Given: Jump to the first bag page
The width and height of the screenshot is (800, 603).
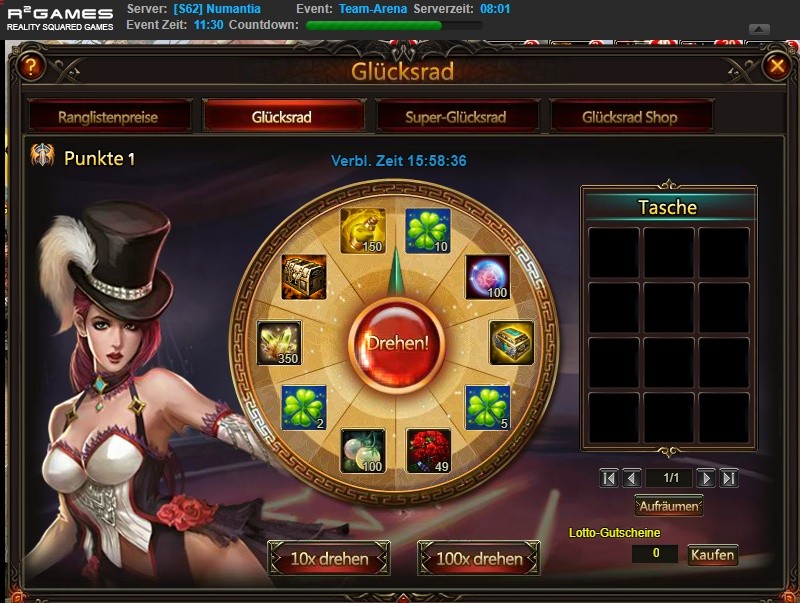Looking at the screenshot, I should click(609, 479).
